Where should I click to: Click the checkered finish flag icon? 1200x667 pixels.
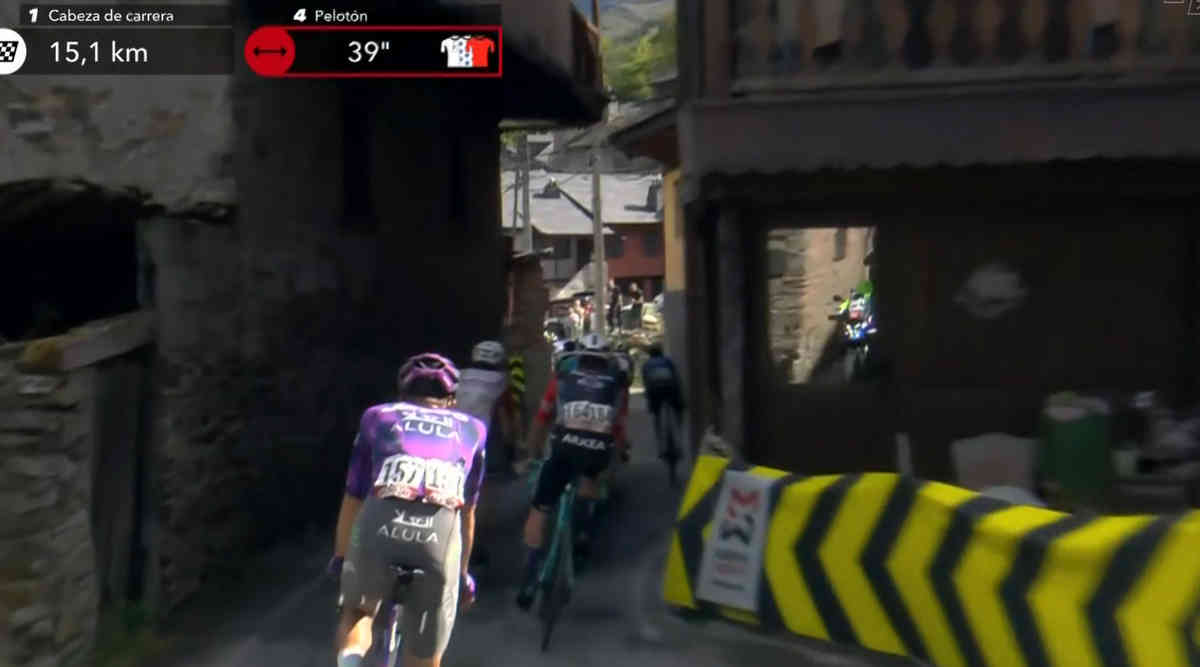[x=10, y=52]
